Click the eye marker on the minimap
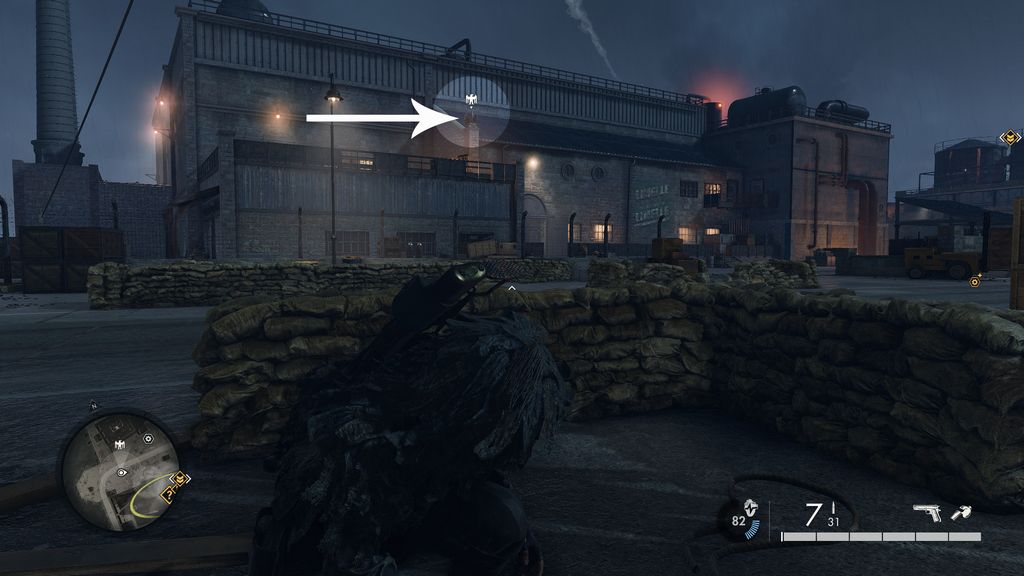This screenshot has width=1024, height=576. [122, 470]
